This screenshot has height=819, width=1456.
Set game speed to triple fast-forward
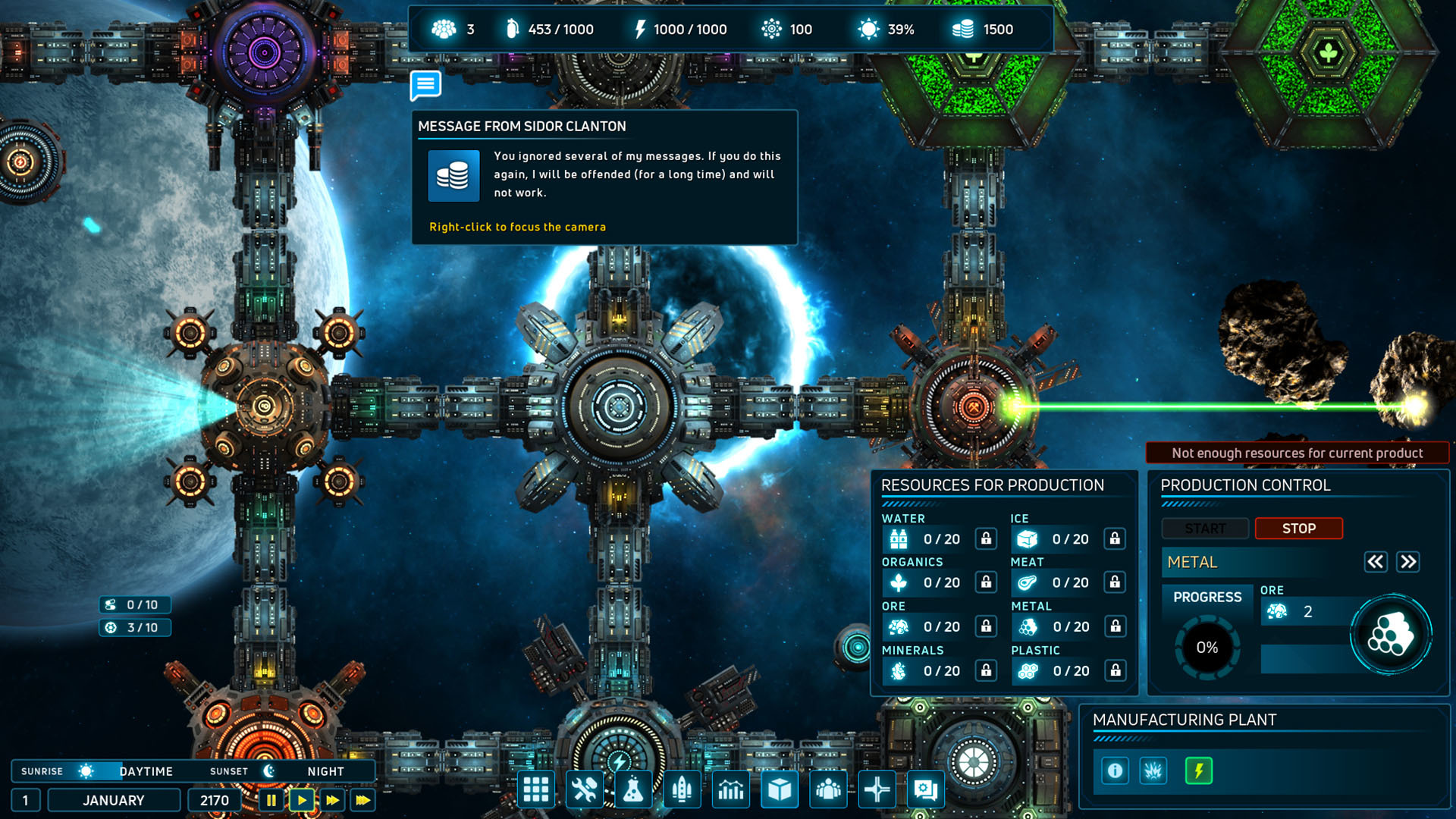pyautogui.click(x=363, y=800)
